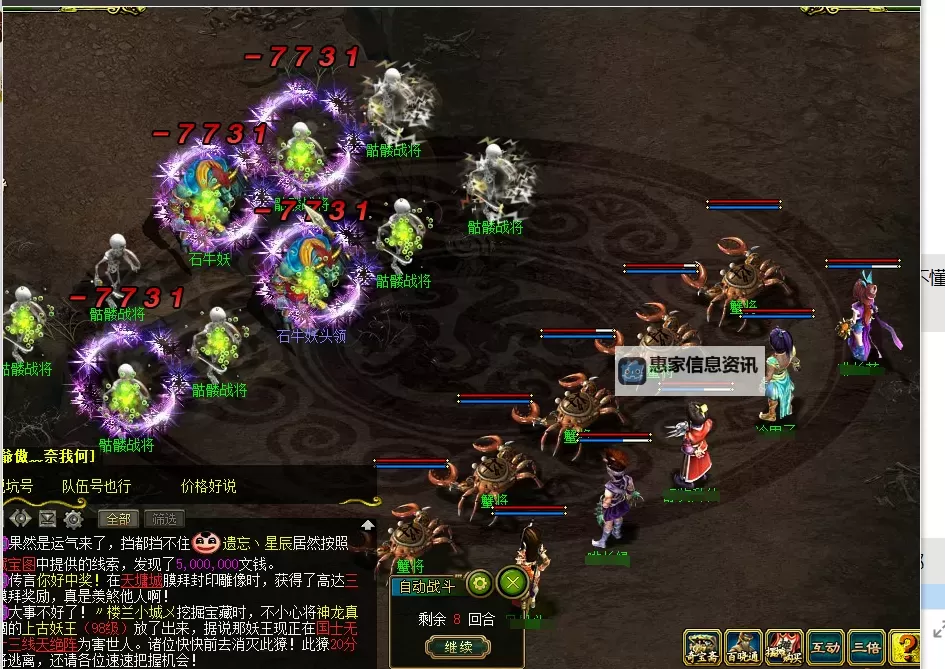Select the 筛选 chat filter tab
The height and width of the screenshot is (669, 945).
[163, 519]
